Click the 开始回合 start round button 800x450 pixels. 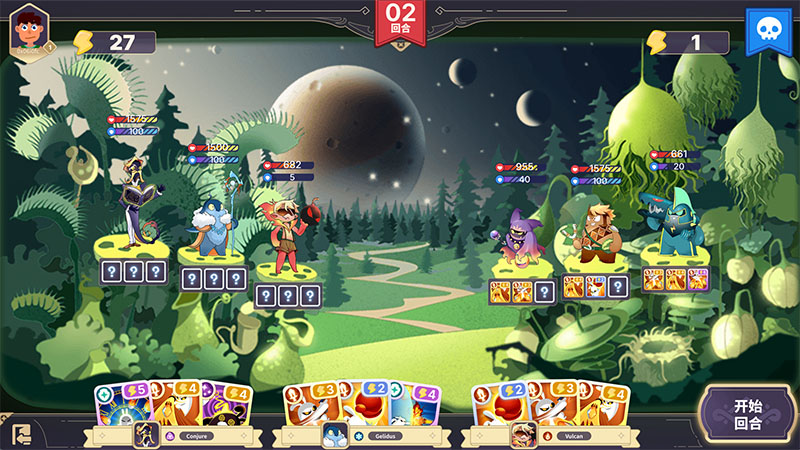748,414
